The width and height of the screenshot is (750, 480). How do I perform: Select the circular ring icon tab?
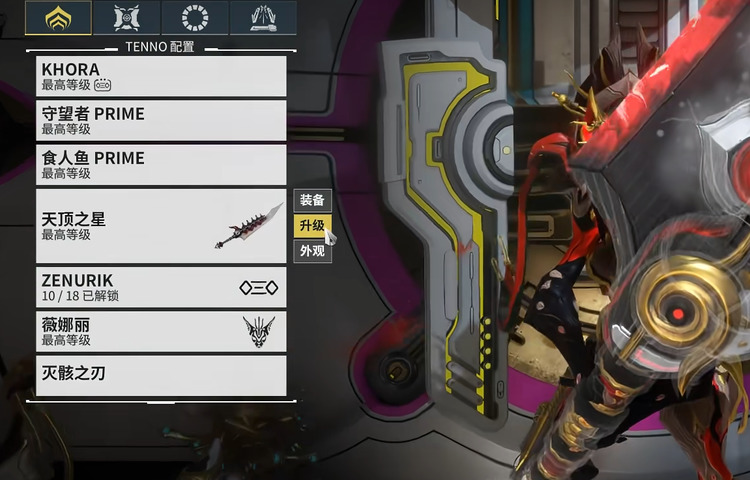pyautogui.click(x=195, y=18)
